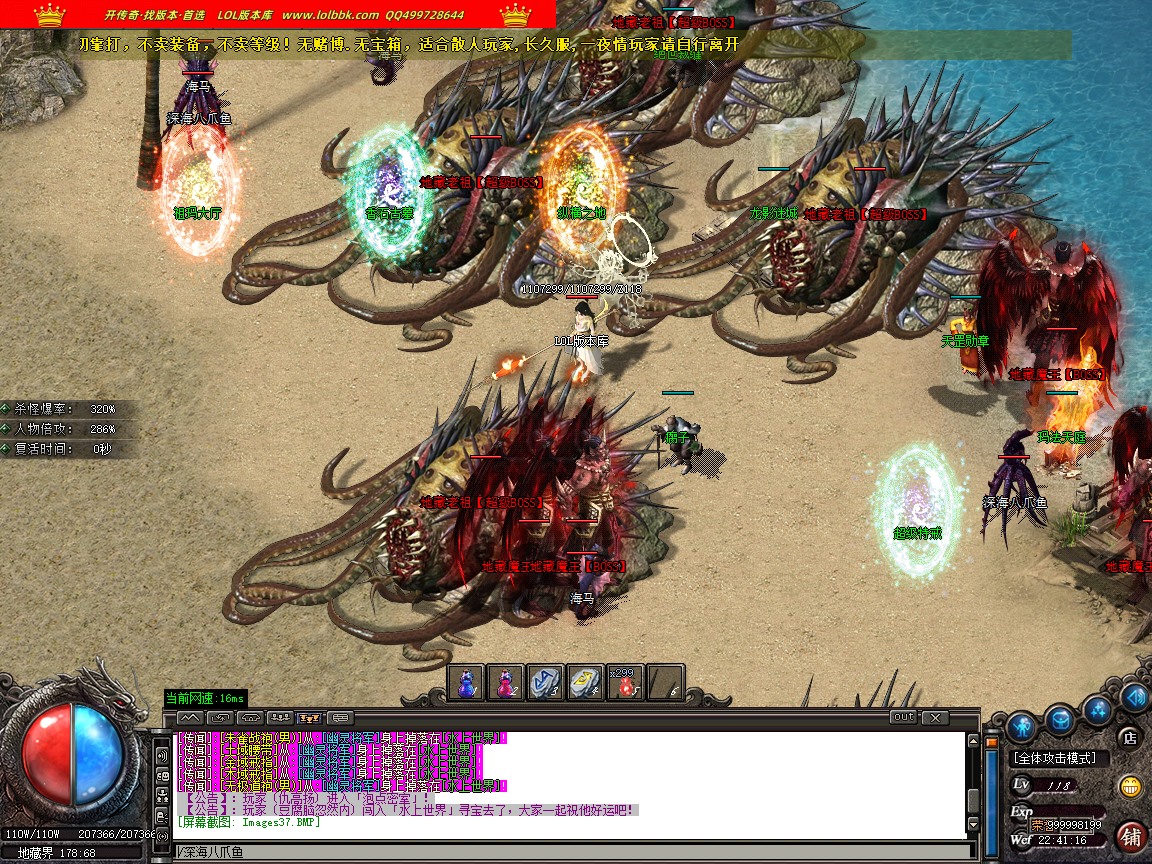
Task: Close the chat panel with the X button
Action: 934,717
